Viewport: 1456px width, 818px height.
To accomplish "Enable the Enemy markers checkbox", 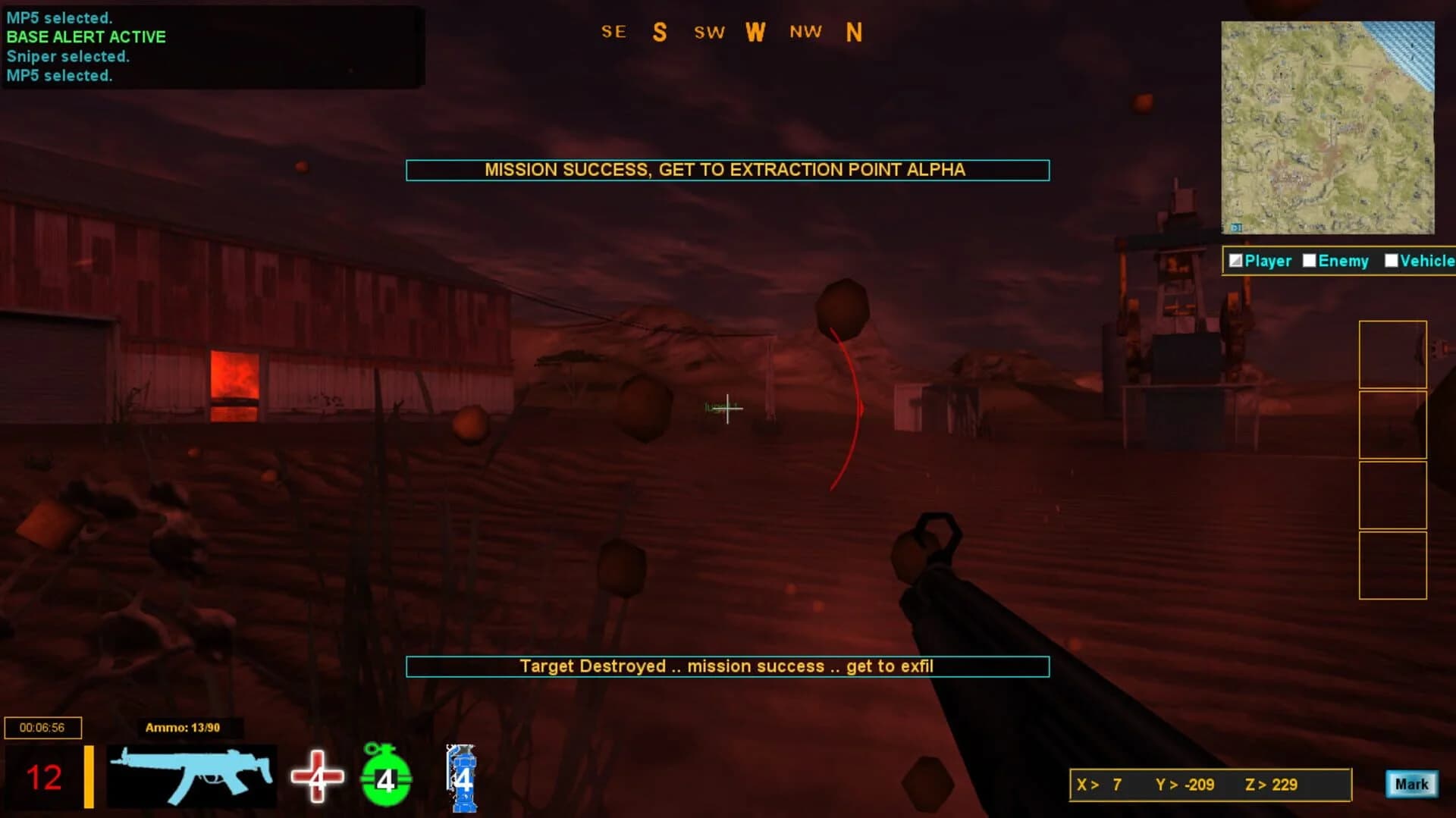I will tap(1309, 261).
